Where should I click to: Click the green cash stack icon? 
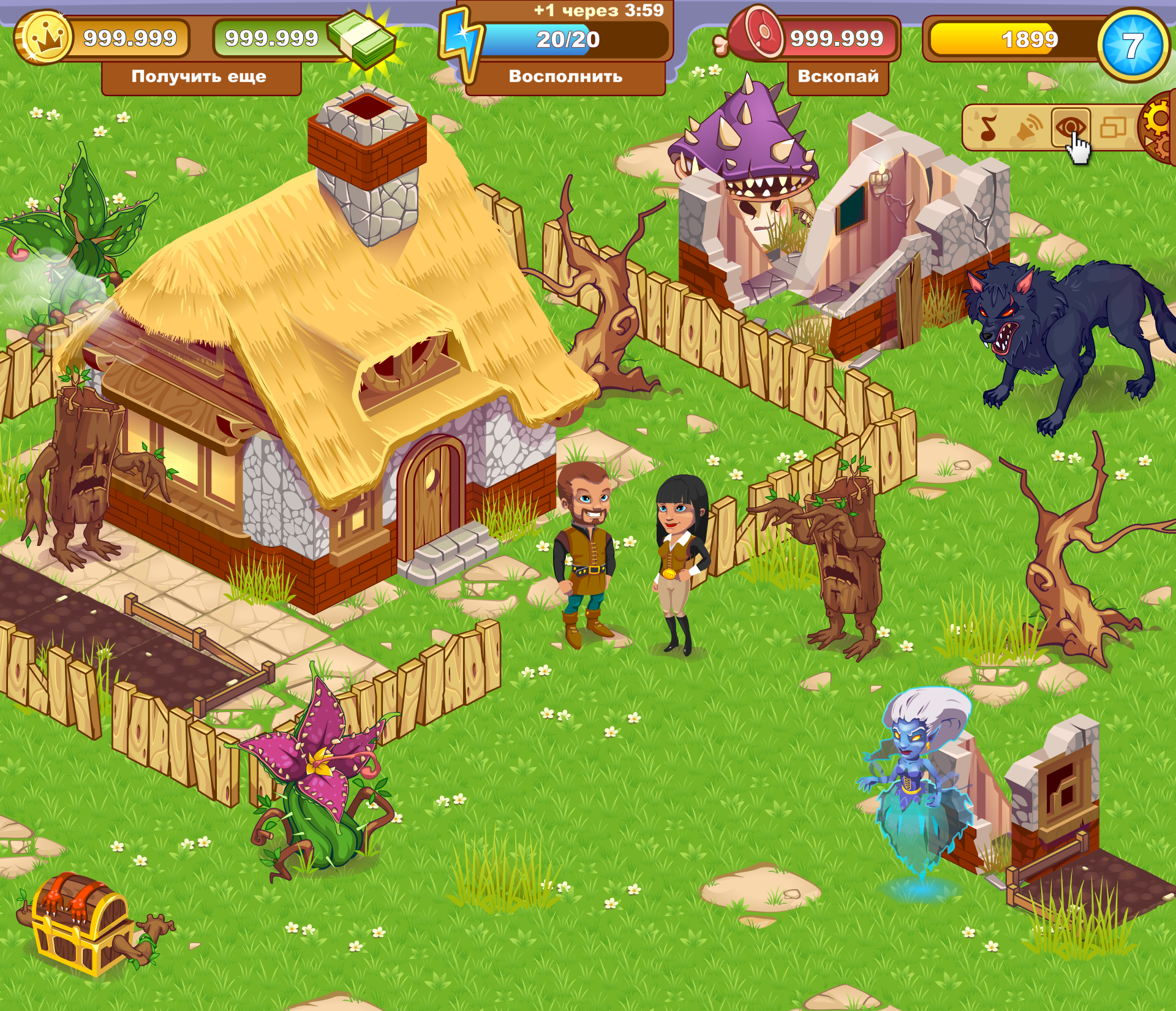[364, 39]
